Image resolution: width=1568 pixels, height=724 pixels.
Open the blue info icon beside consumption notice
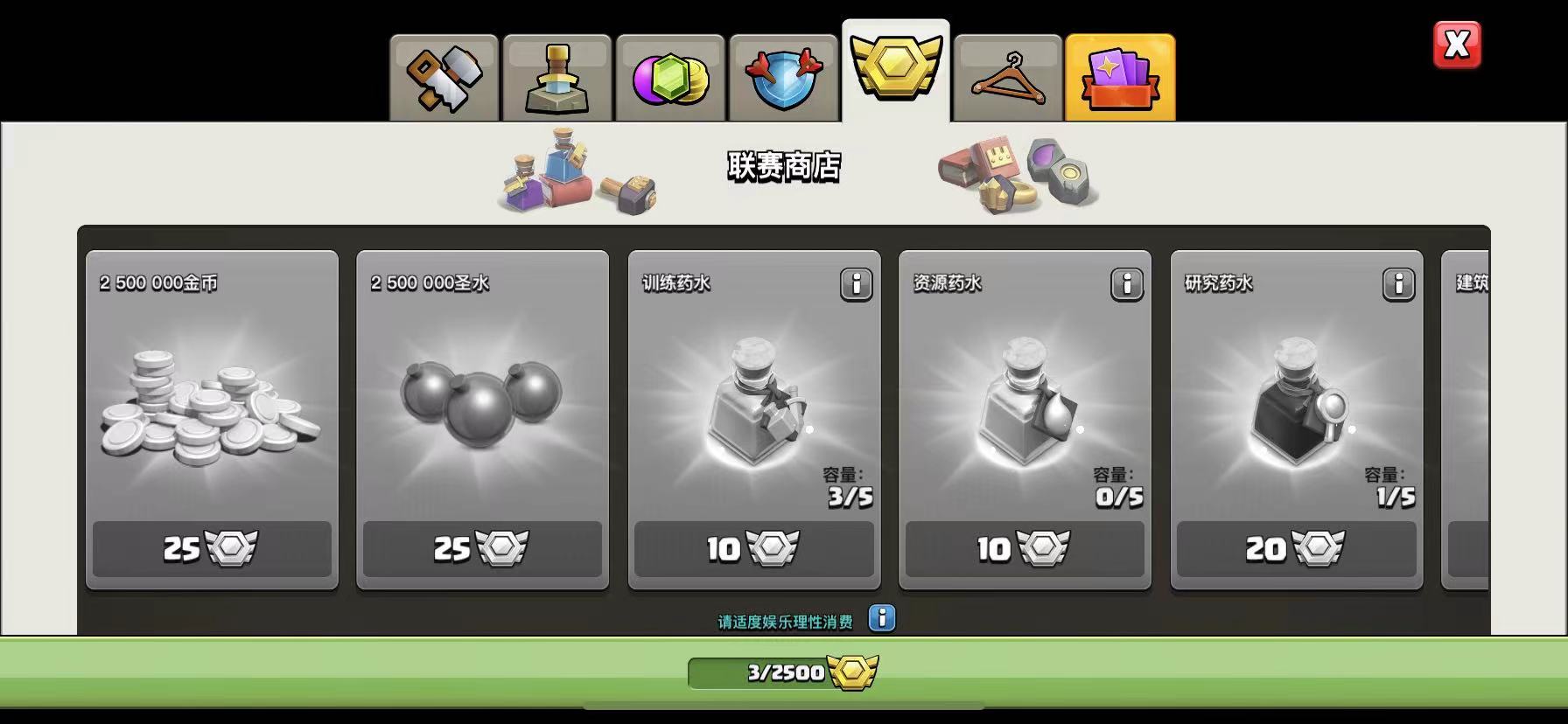point(882,618)
